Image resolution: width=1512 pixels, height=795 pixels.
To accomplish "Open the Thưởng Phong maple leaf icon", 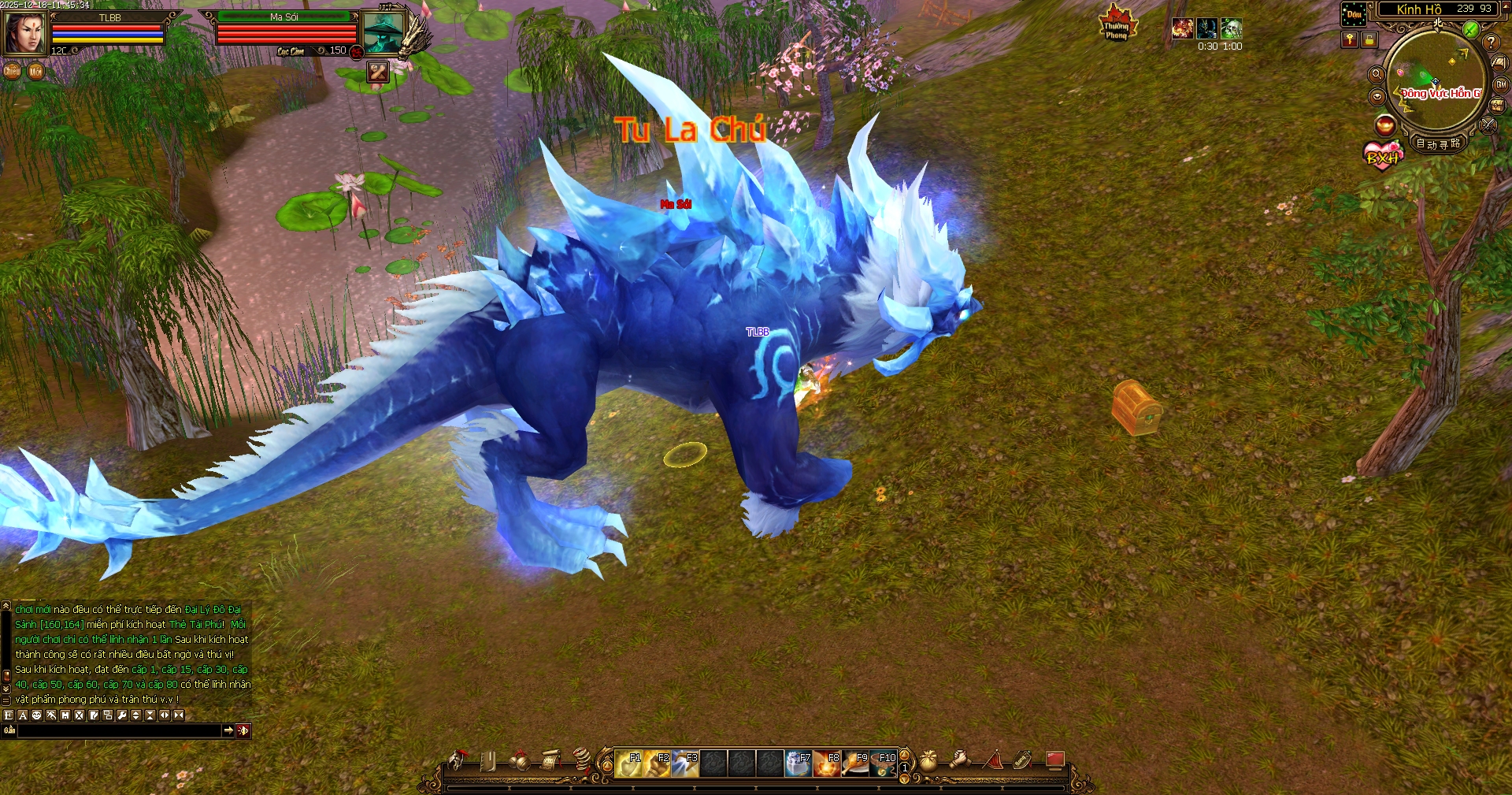I will click(x=1116, y=23).
